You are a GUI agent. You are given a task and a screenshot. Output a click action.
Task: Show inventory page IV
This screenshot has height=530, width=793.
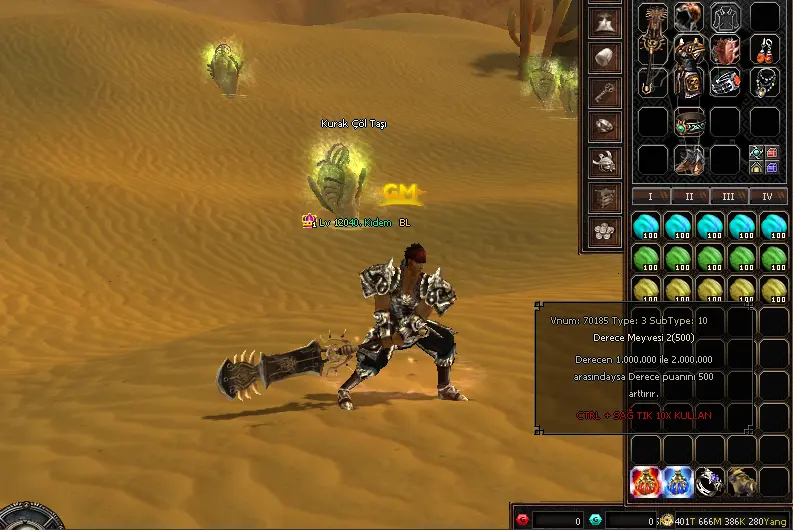[767, 197]
